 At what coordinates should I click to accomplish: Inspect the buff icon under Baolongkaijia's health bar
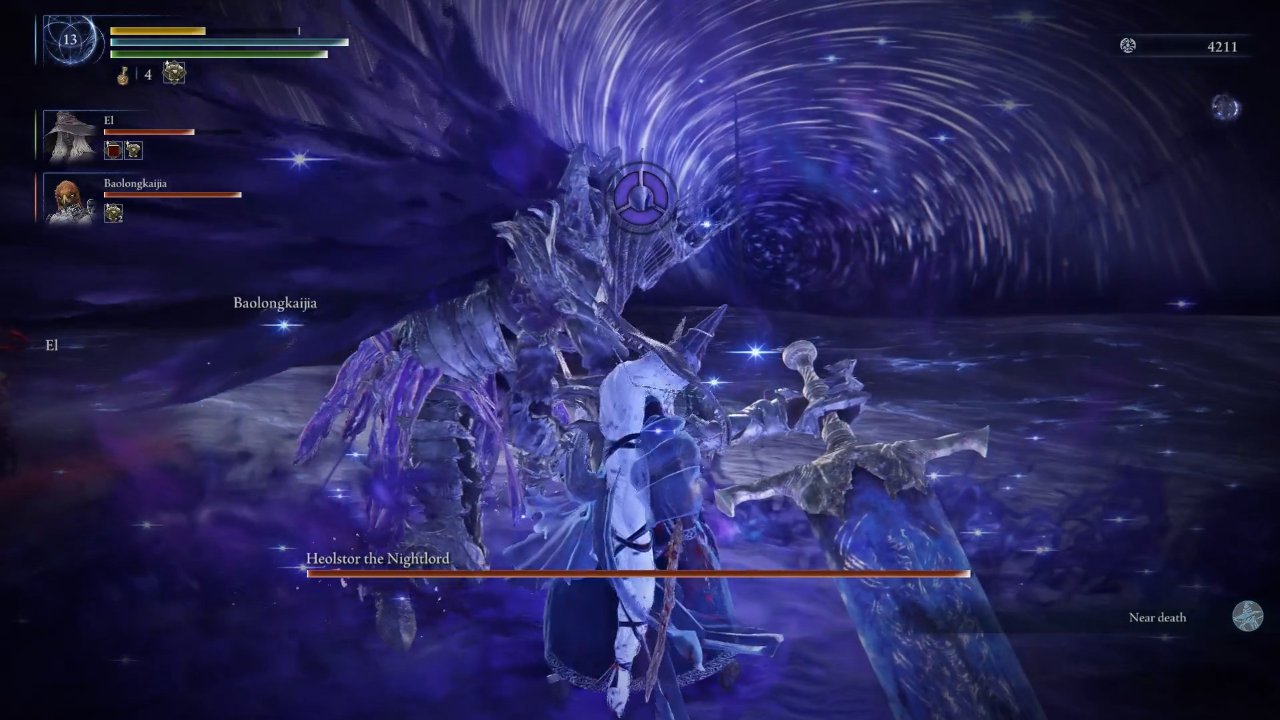113,212
